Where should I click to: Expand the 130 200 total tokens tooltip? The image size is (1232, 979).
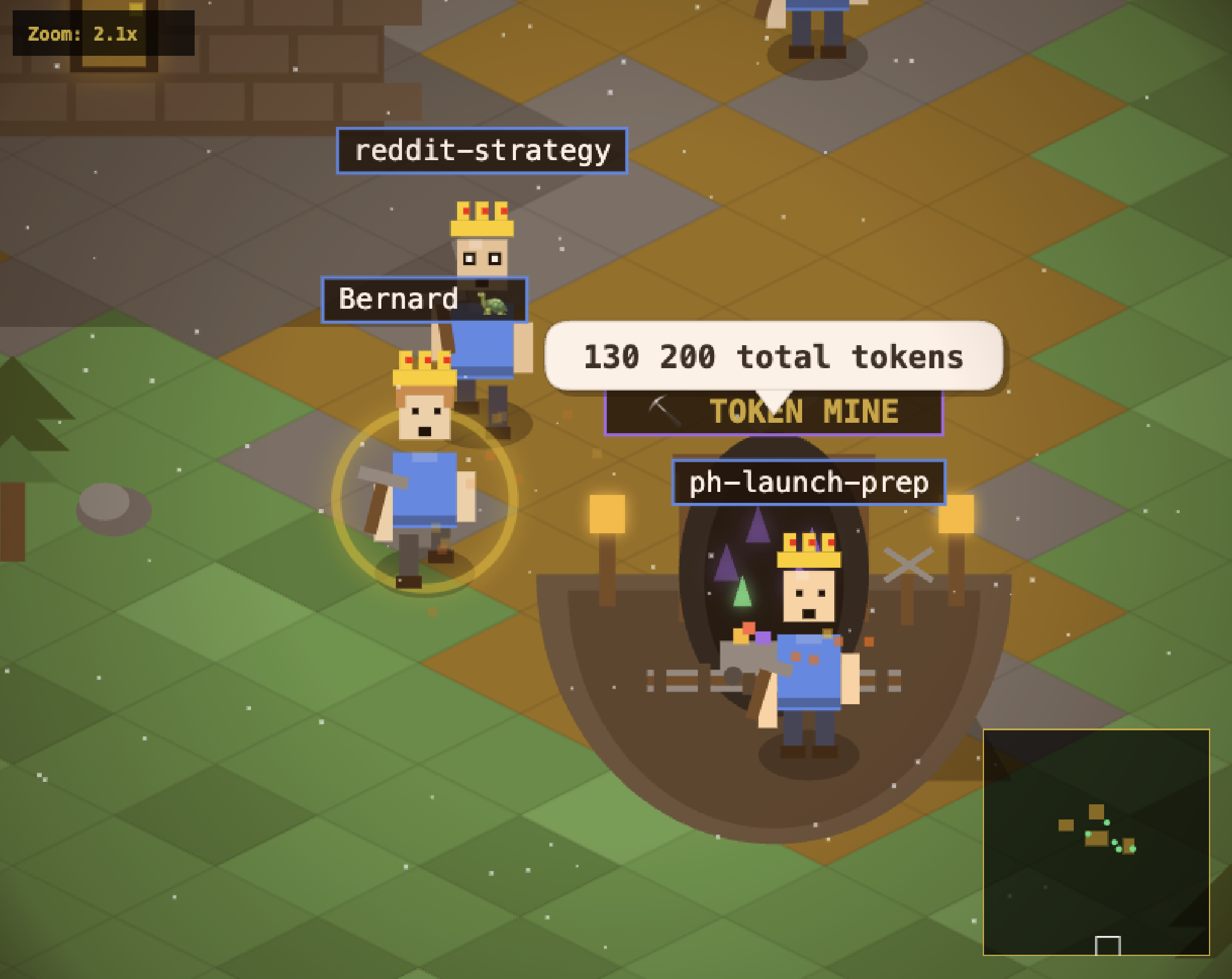772,357
